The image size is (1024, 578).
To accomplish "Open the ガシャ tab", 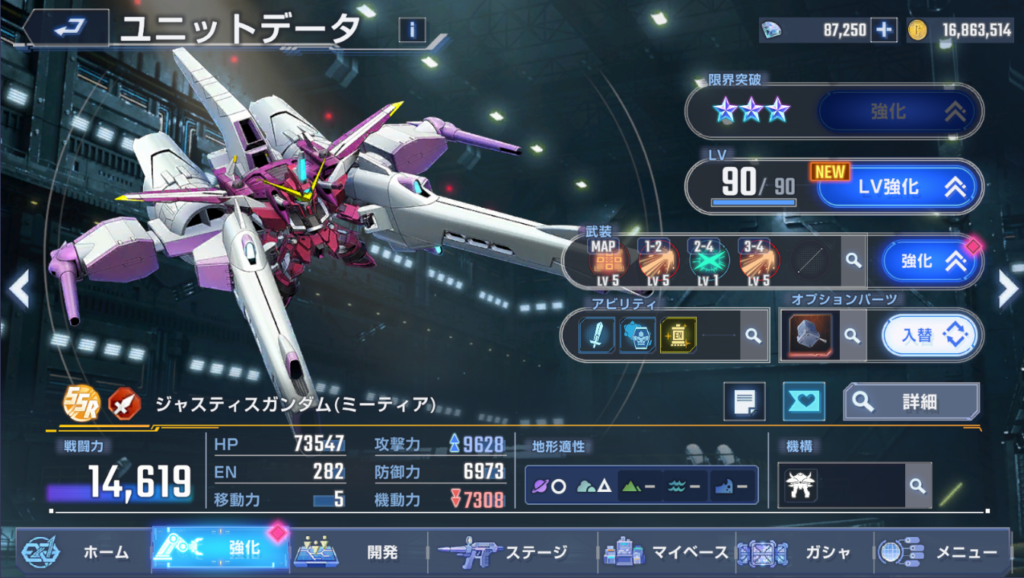I will [x=800, y=551].
